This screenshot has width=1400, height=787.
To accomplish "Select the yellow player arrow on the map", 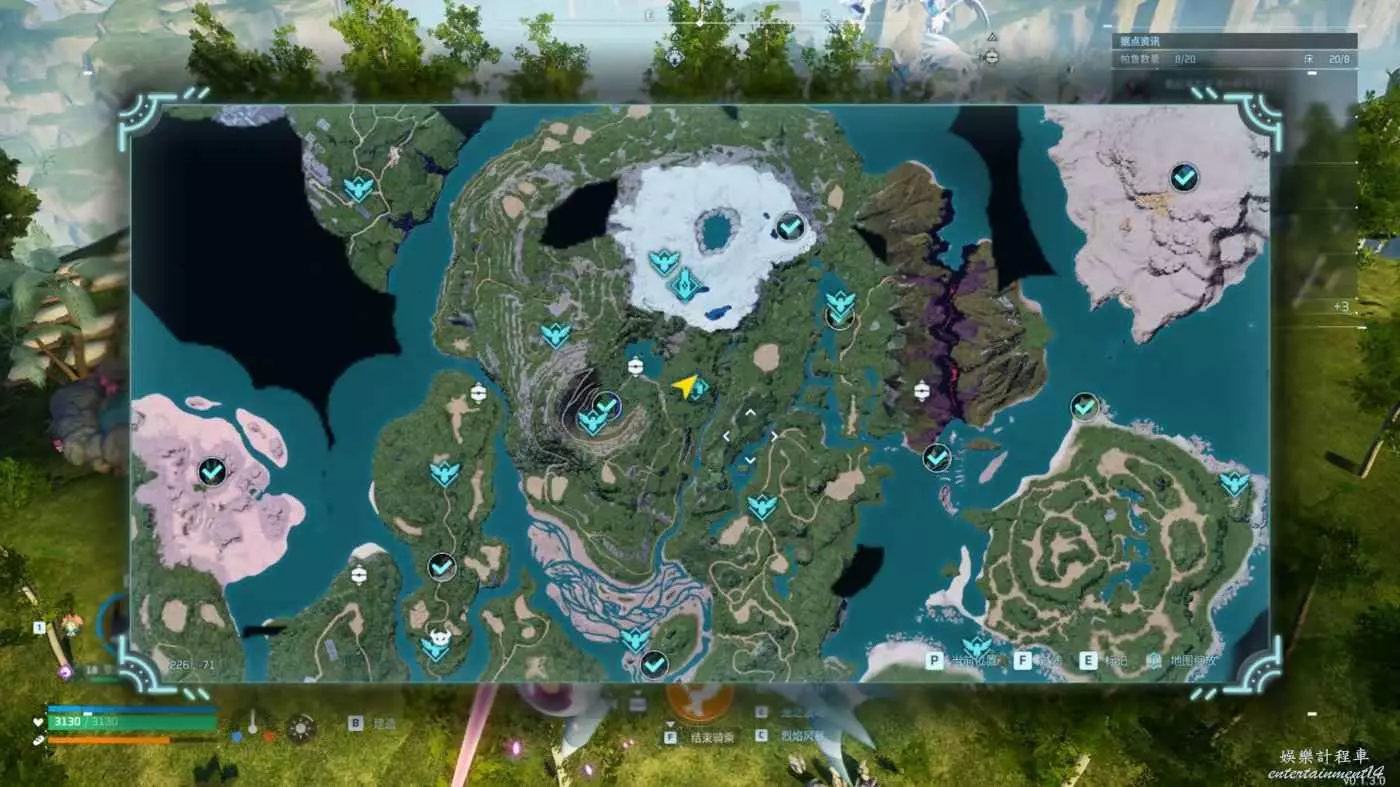I will pos(684,386).
